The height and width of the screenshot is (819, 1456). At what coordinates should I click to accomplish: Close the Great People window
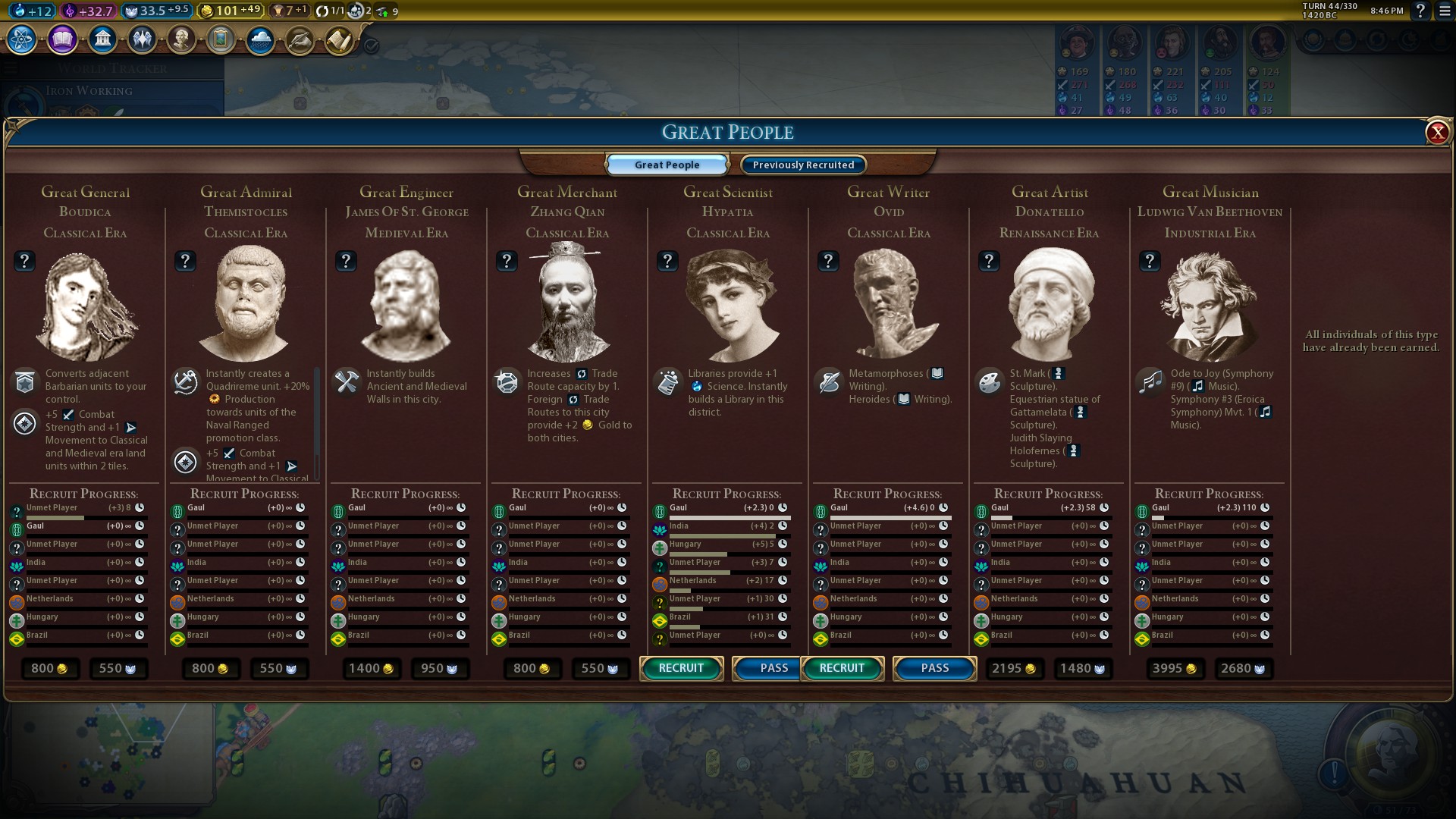pyautogui.click(x=1436, y=133)
